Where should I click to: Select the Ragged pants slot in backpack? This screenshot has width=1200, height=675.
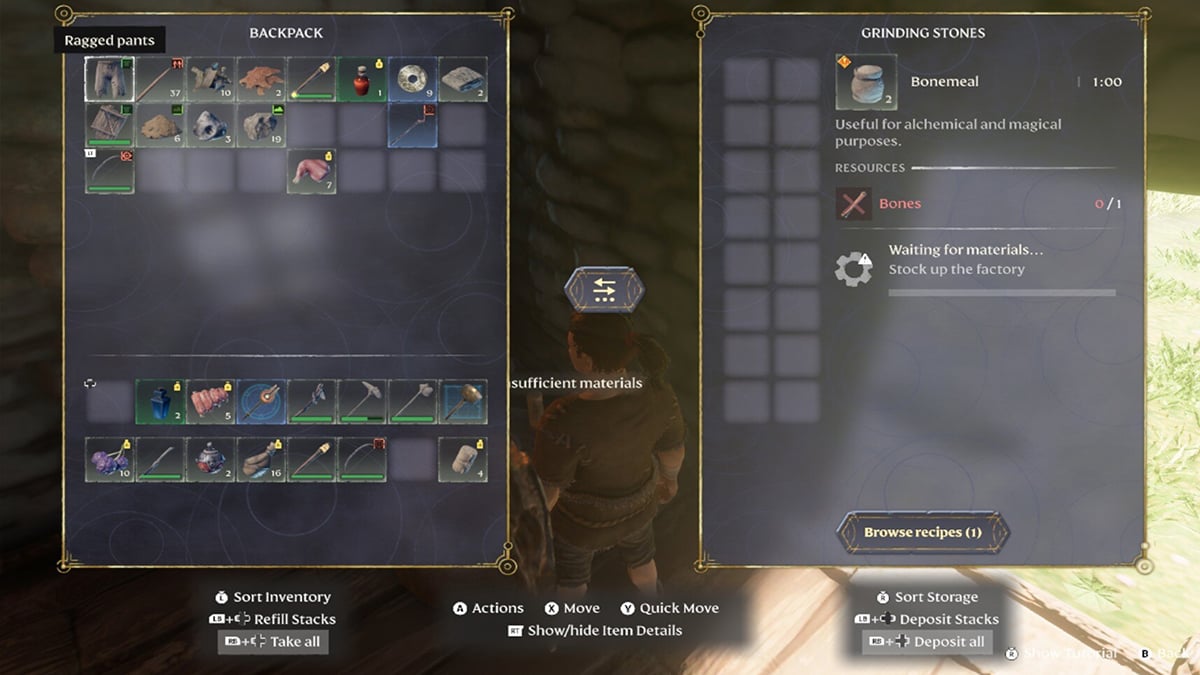[x=109, y=80]
